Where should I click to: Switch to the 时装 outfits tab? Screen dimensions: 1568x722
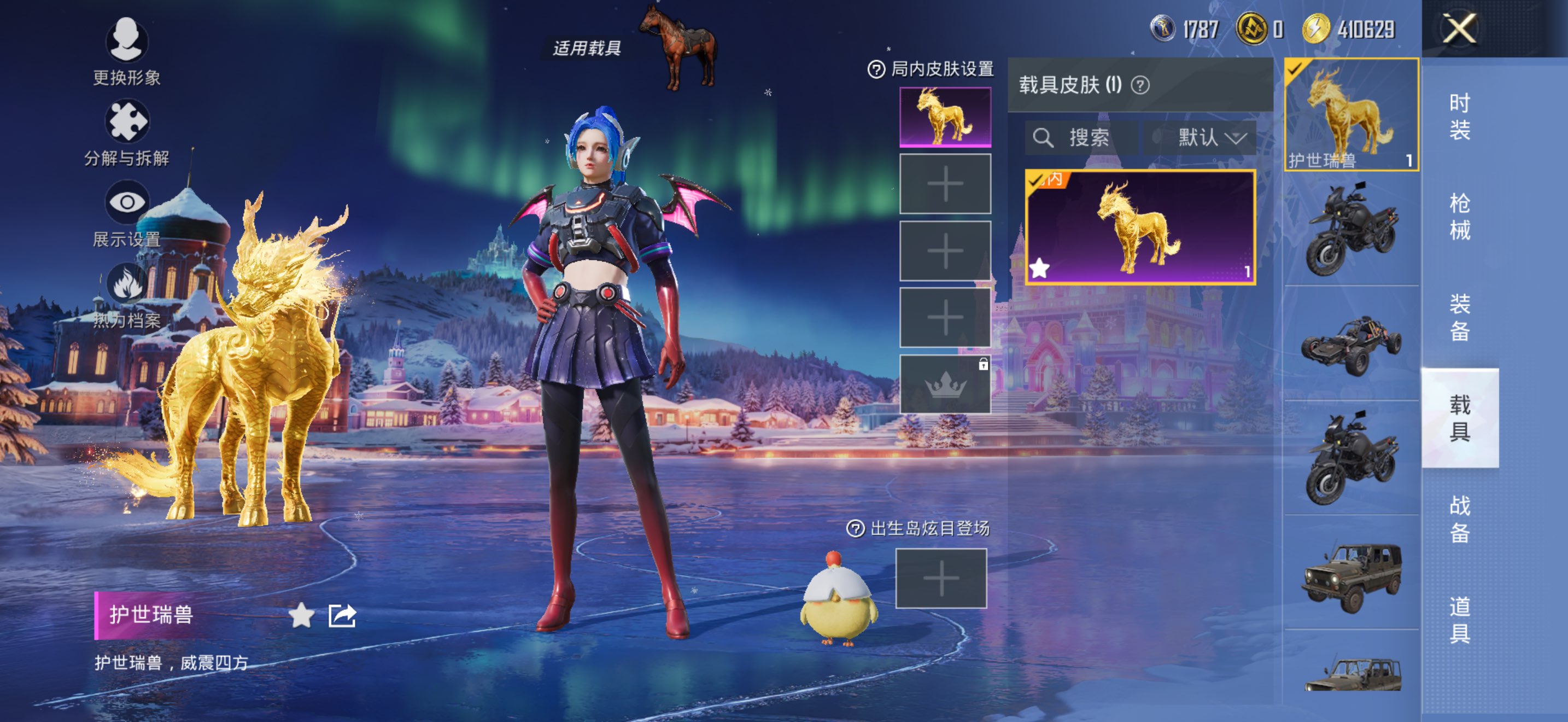pyautogui.click(x=1459, y=115)
